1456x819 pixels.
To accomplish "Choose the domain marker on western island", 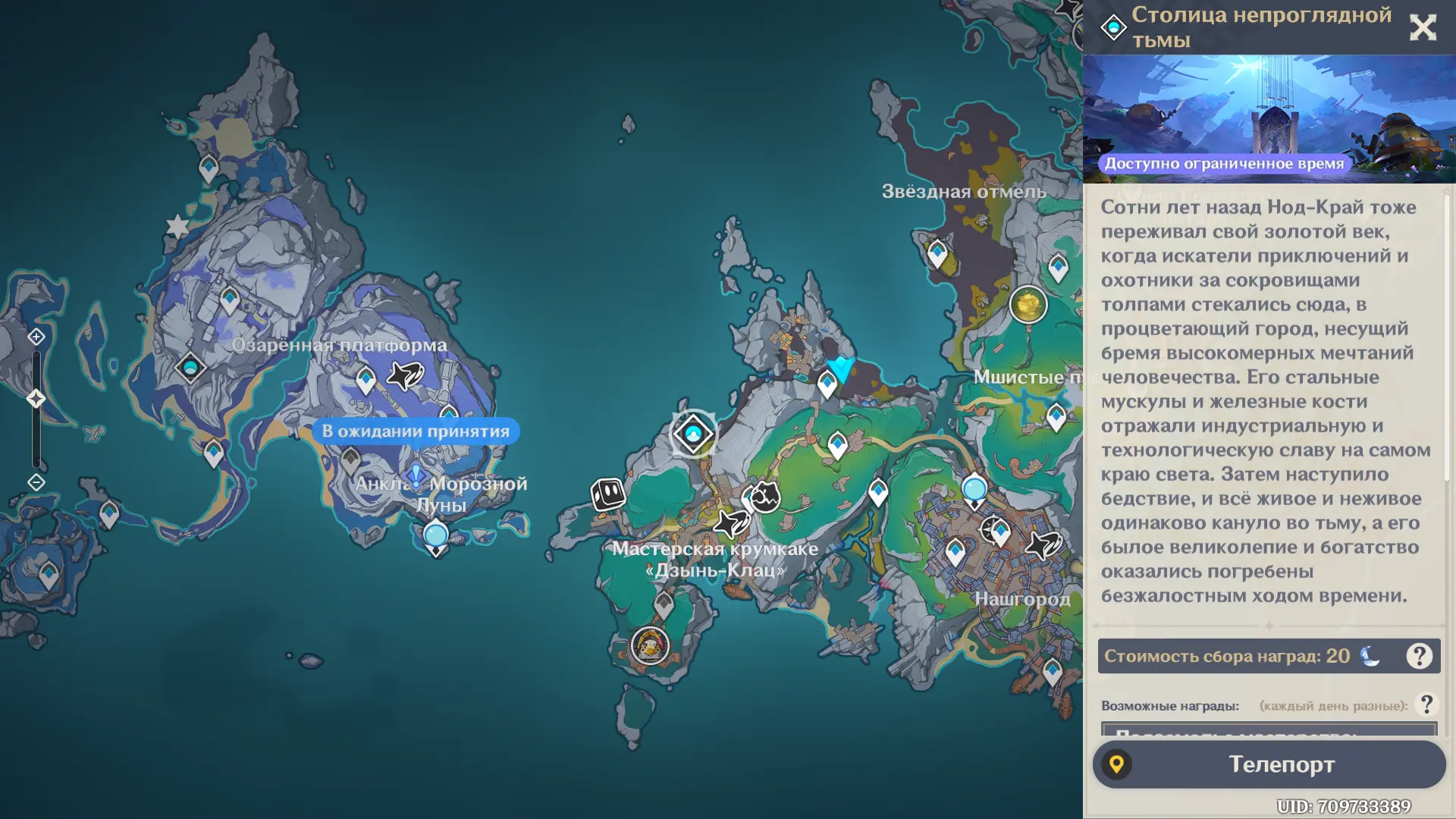I will click(x=190, y=369).
